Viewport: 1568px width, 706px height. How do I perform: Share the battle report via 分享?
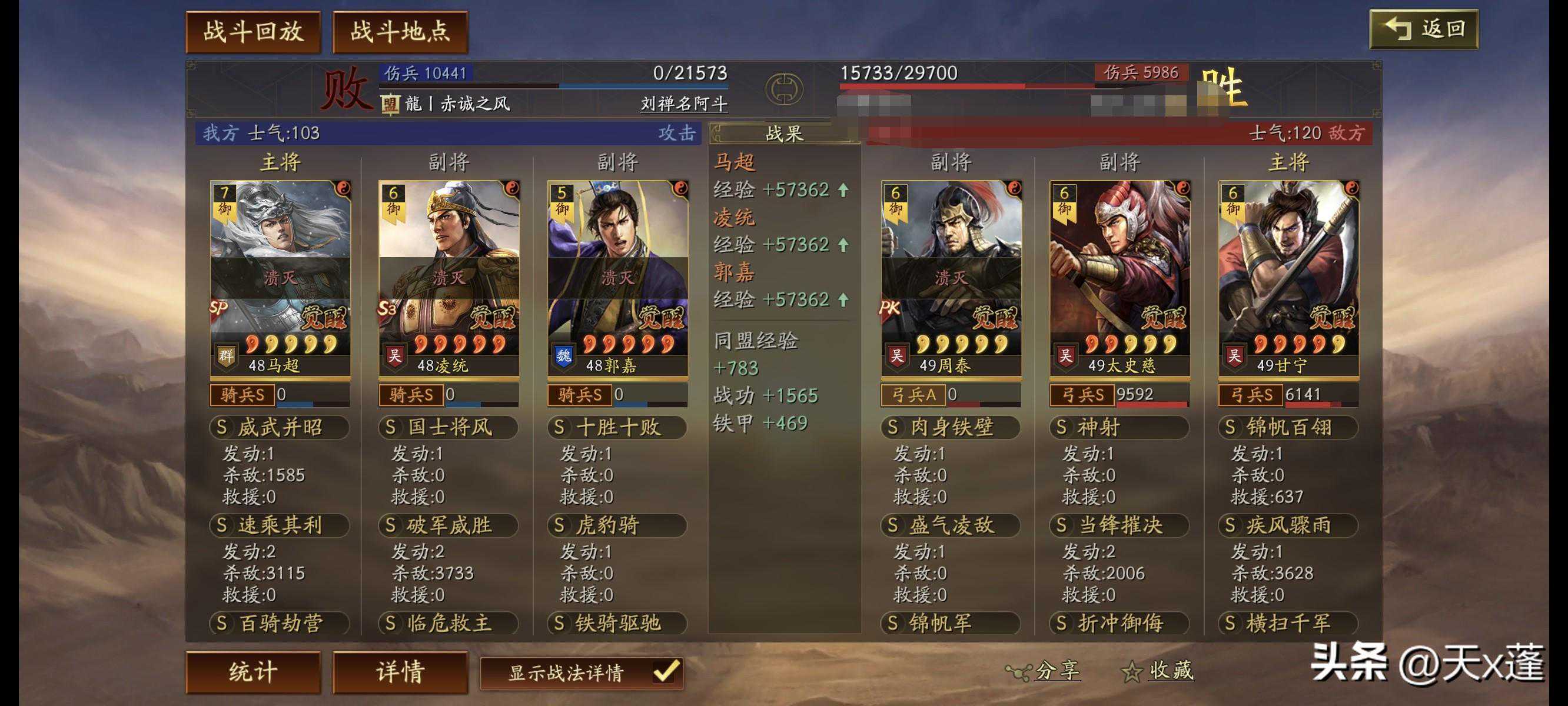point(1045,671)
